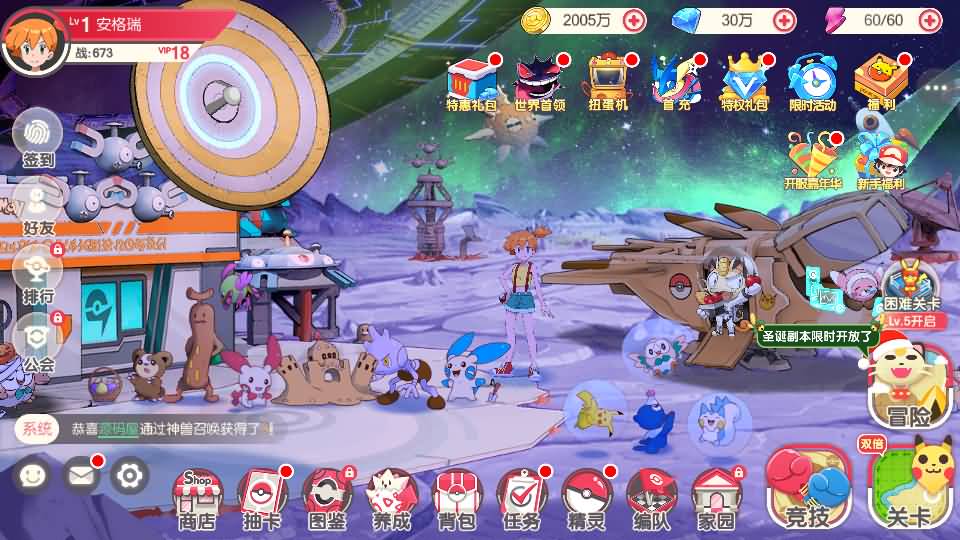The height and width of the screenshot is (540, 960).
Task: Open the 商店 shop menu
Action: (197, 497)
